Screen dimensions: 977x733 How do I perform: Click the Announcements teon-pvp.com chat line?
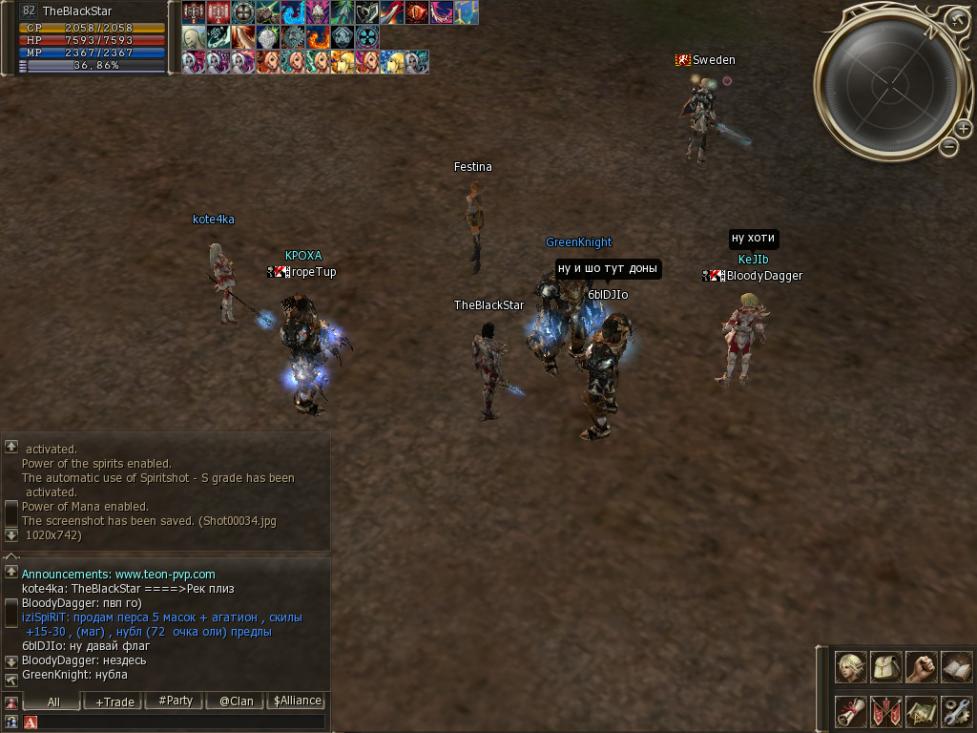[118, 574]
